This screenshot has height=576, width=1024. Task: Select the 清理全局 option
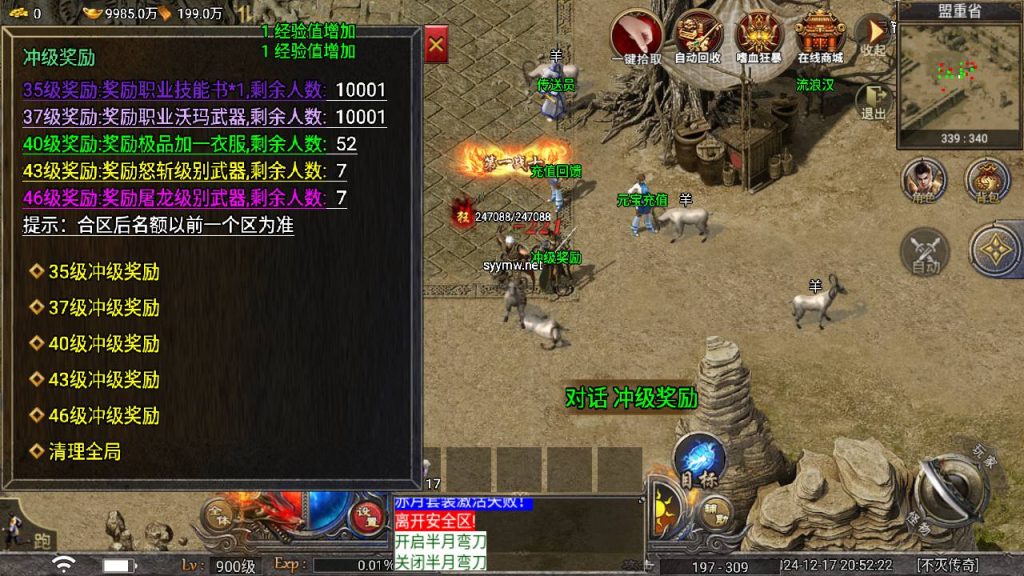84,452
